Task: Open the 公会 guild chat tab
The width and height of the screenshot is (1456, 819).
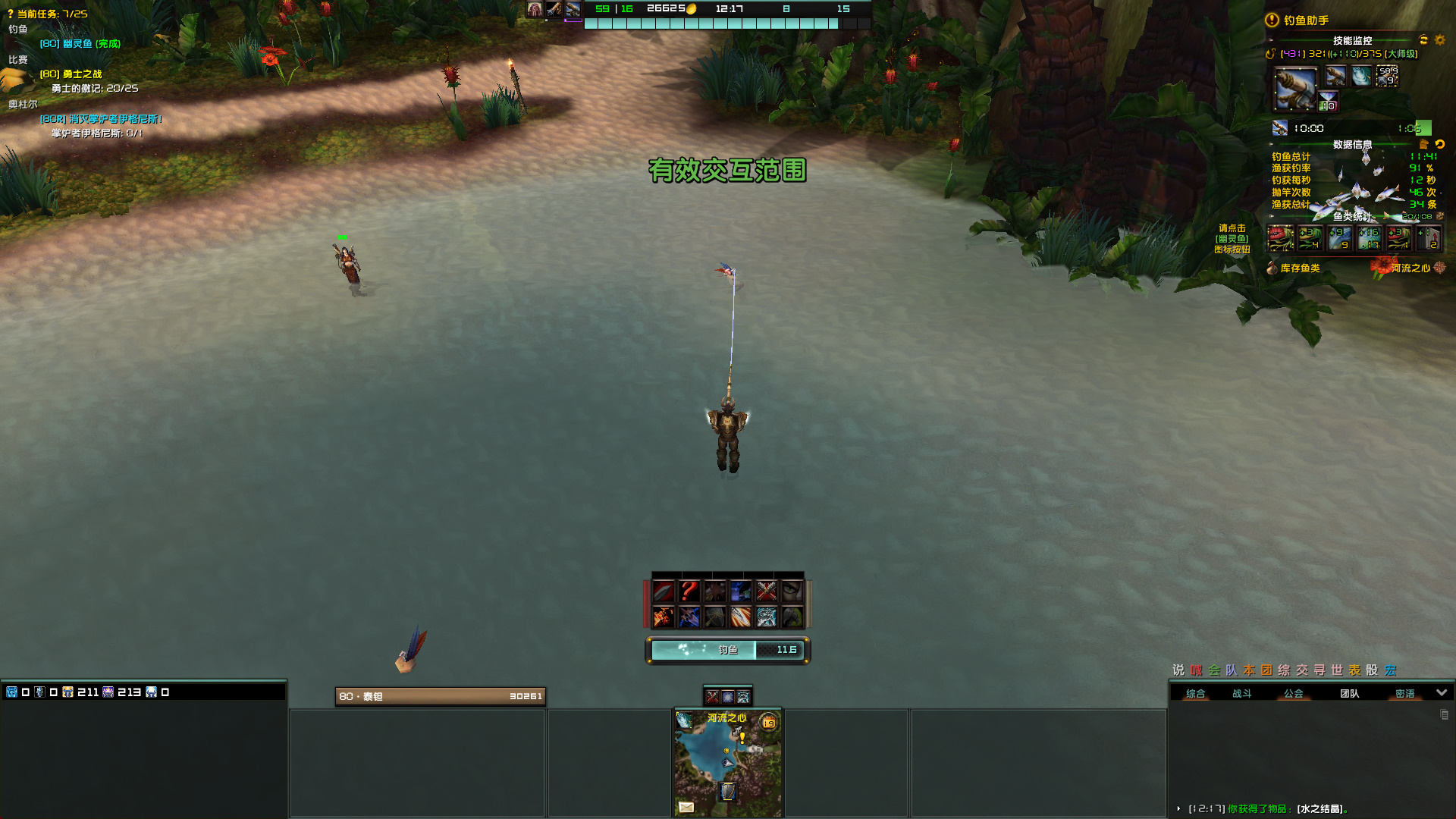Action: (1293, 693)
